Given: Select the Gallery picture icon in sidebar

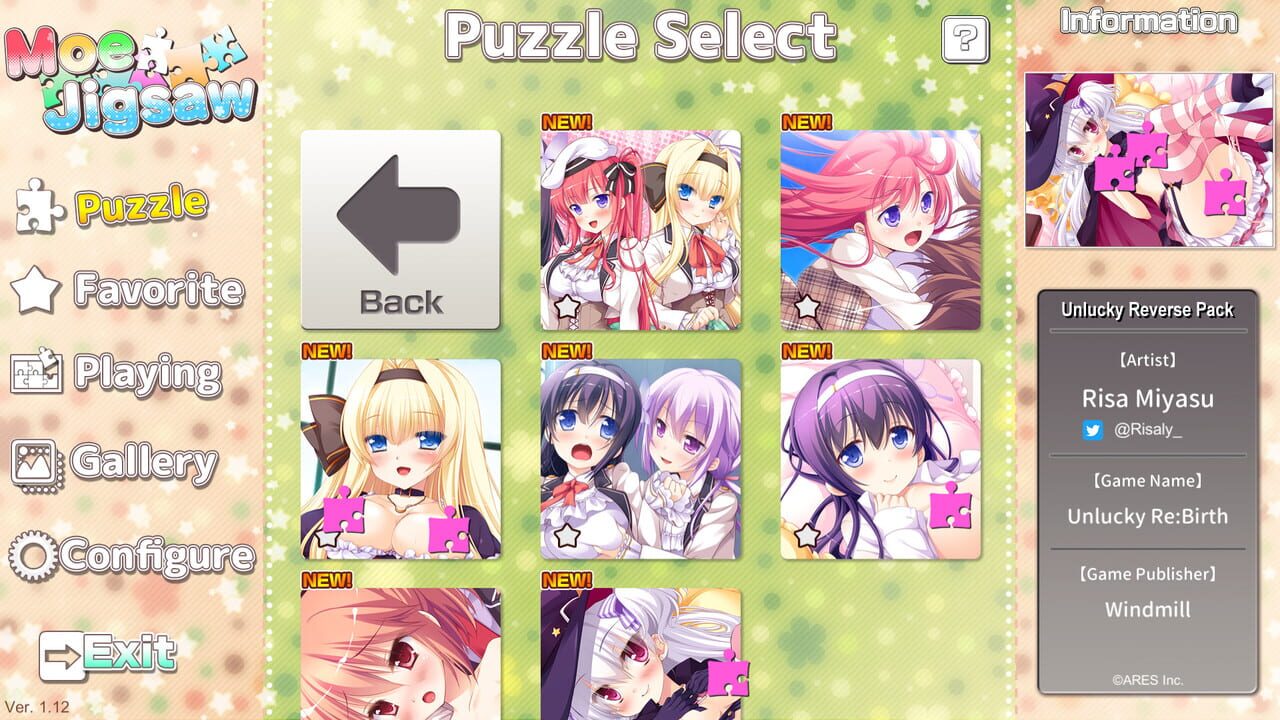Looking at the screenshot, I should click(36, 463).
